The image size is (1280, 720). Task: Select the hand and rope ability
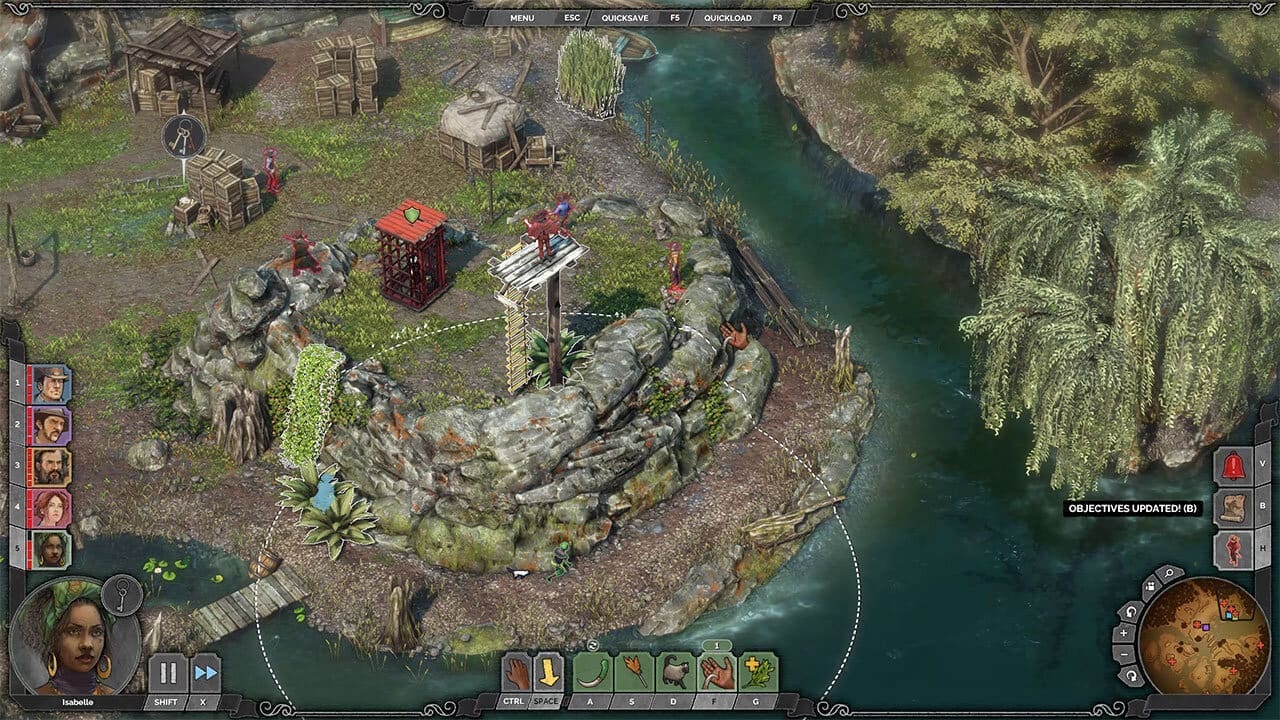coord(717,672)
